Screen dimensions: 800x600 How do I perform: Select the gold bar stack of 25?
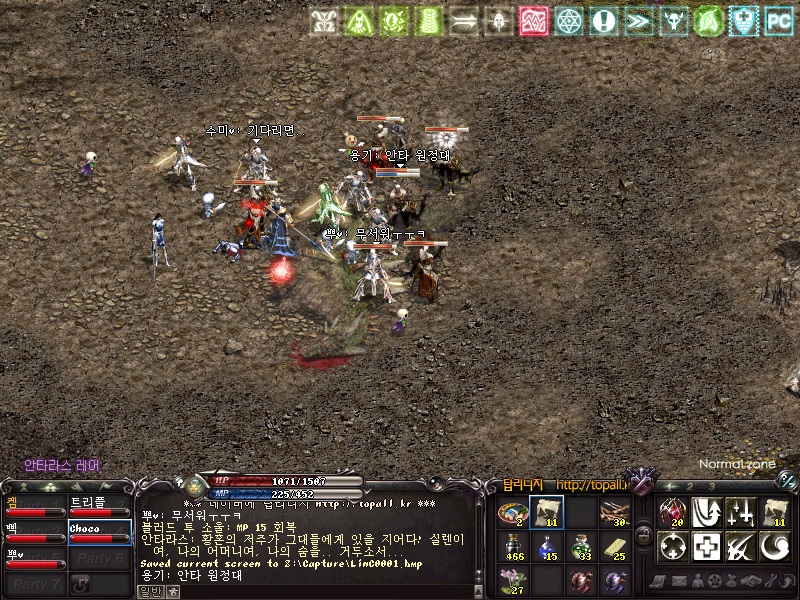[x=614, y=547]
